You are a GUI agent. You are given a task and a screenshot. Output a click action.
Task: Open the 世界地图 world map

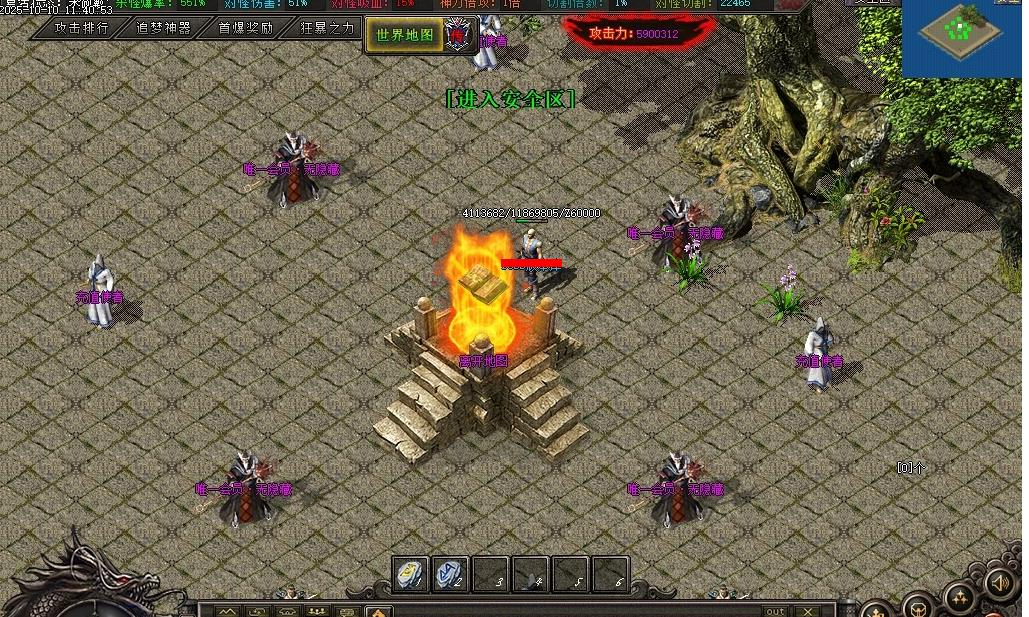tap(405, 35)
